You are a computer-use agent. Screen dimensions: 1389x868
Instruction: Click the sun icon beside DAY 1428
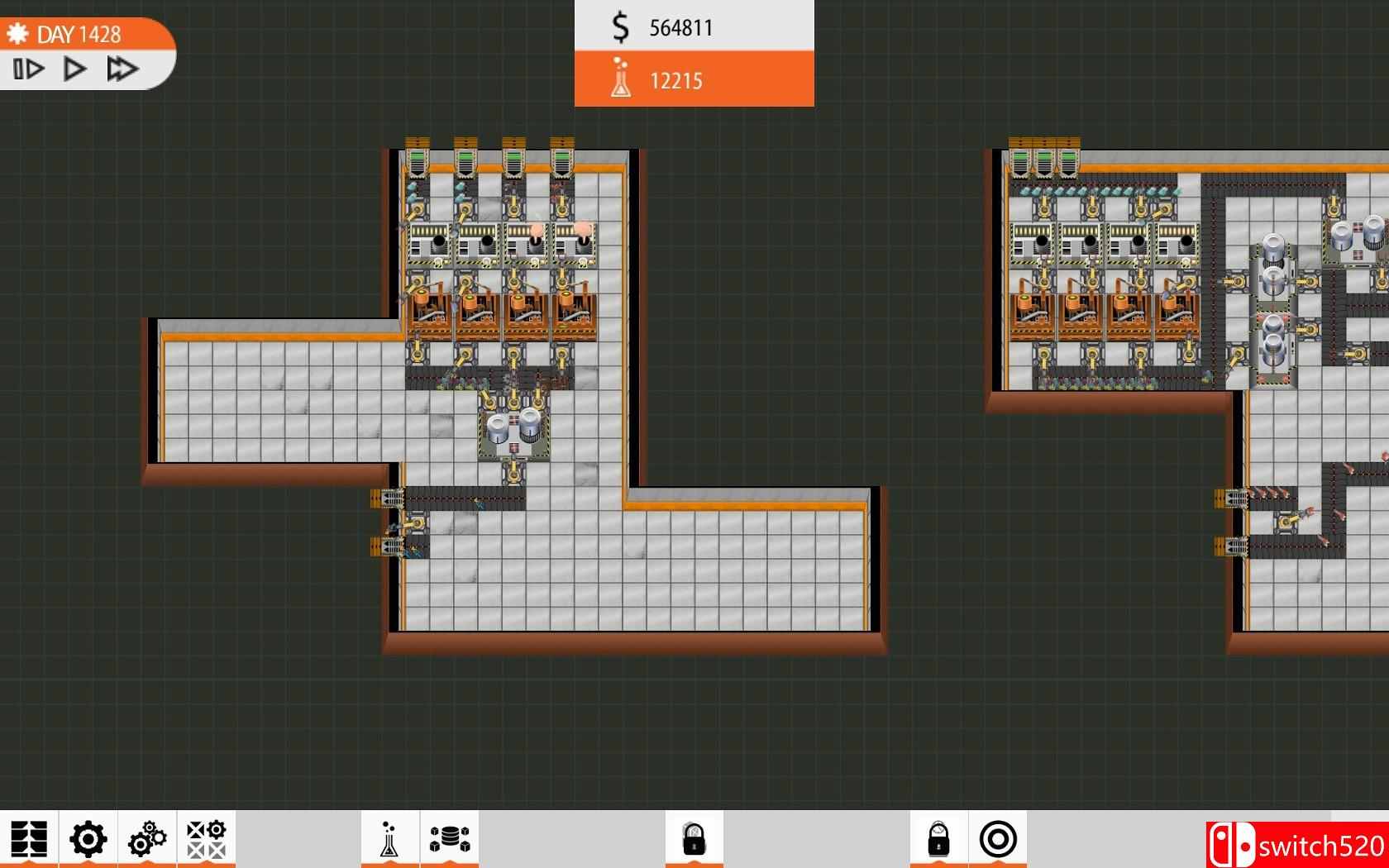tap(18, 34)
